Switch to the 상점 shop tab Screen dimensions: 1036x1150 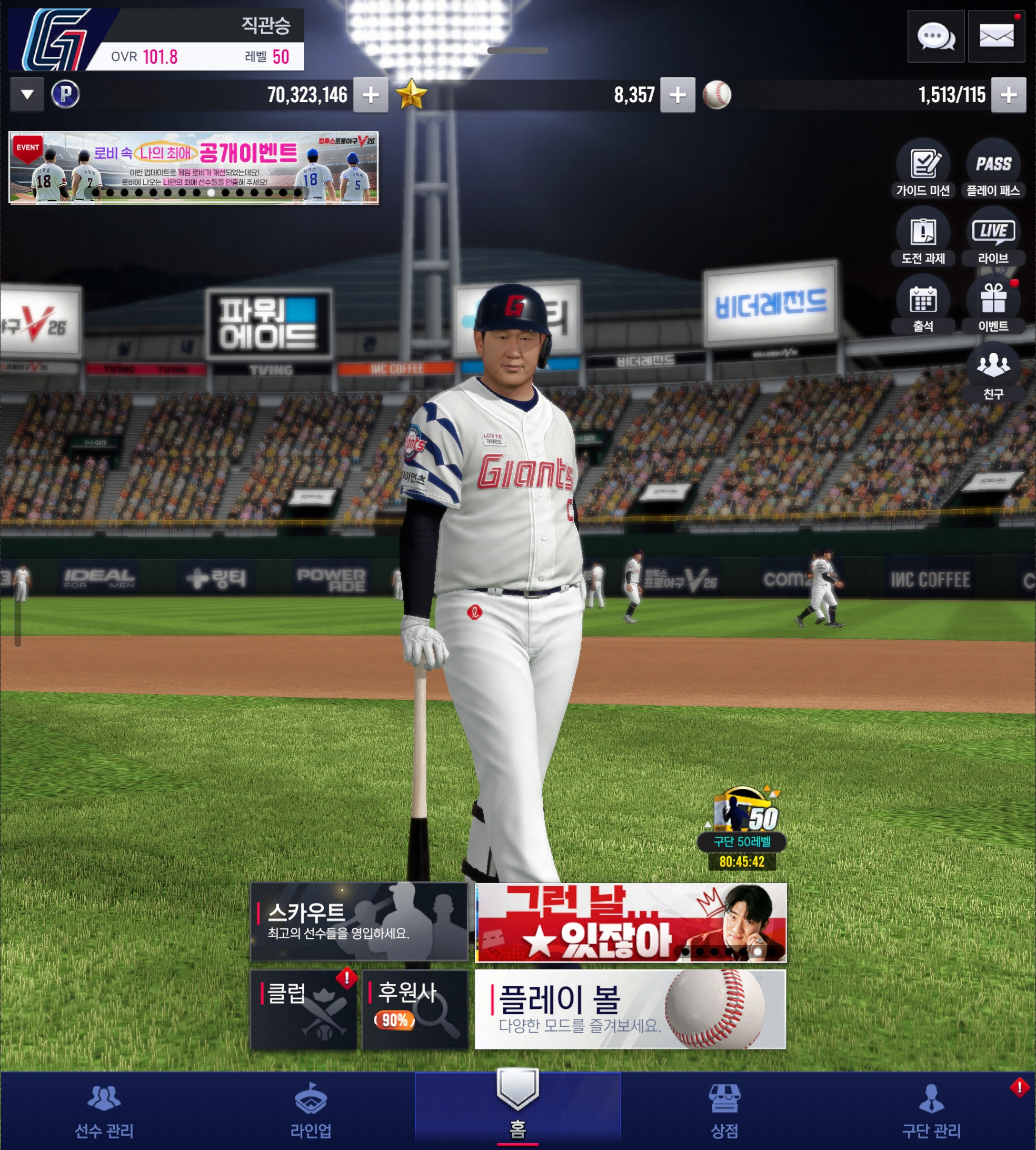click(x=724, y=1111)
